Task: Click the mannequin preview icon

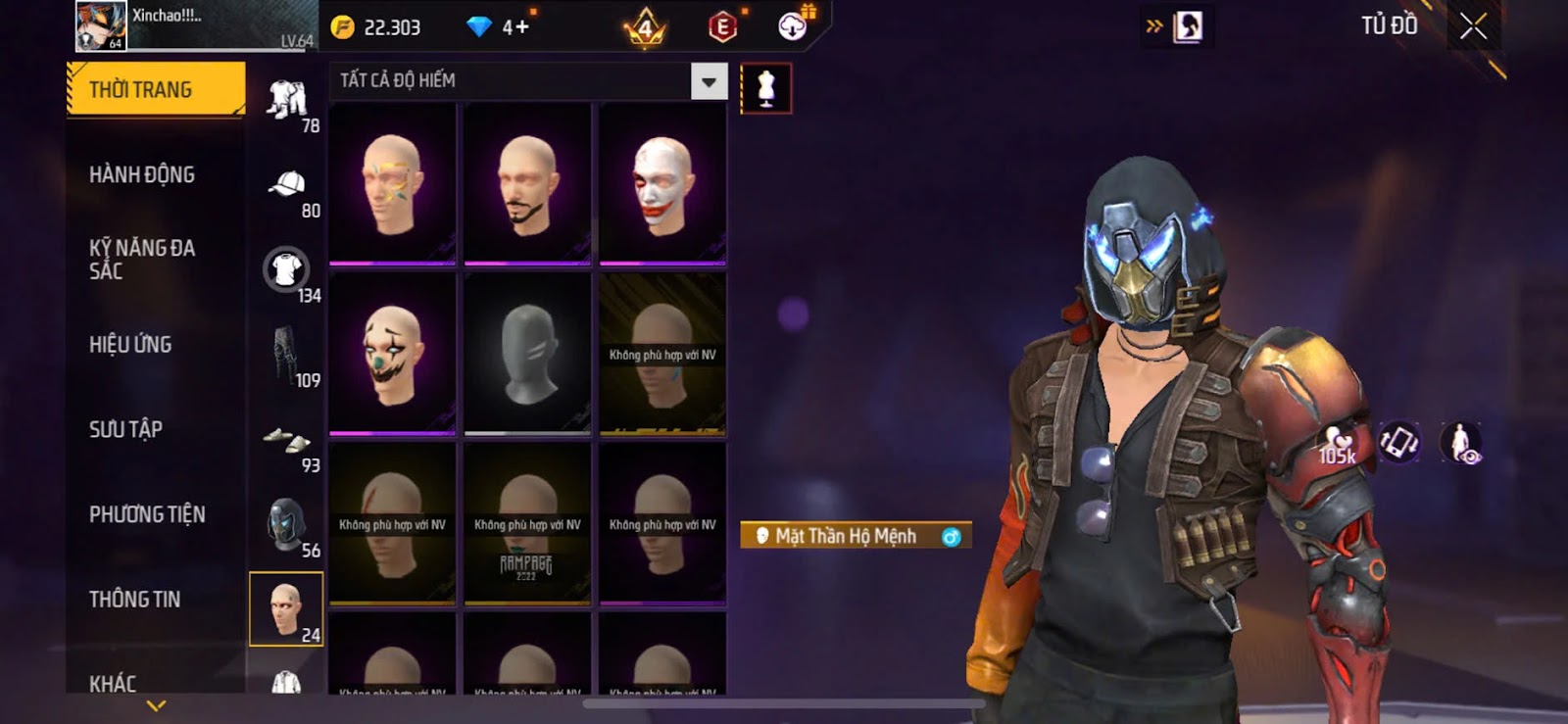Action: (x=765, y=88)
